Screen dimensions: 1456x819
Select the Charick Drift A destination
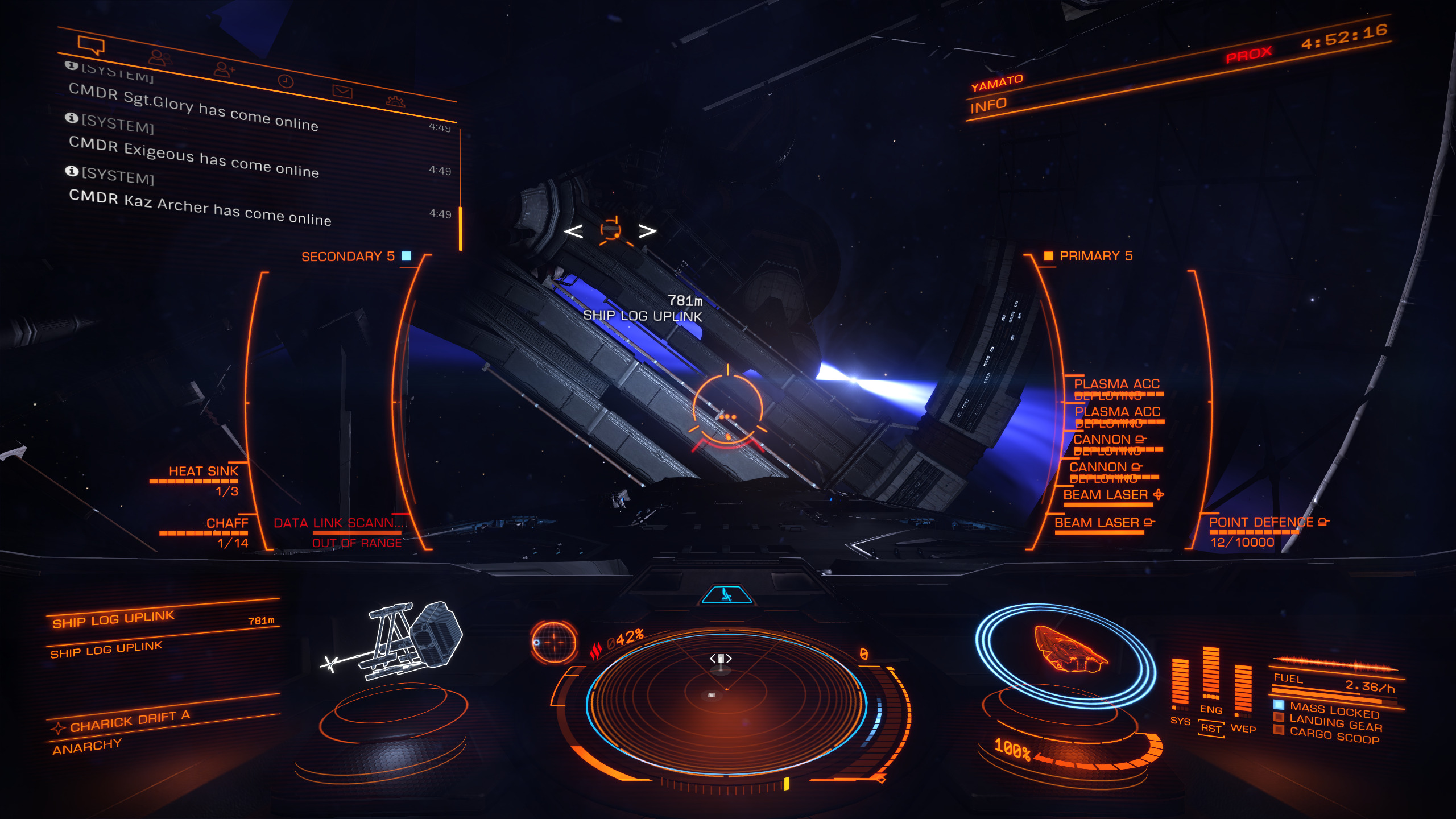click(130, 722)
